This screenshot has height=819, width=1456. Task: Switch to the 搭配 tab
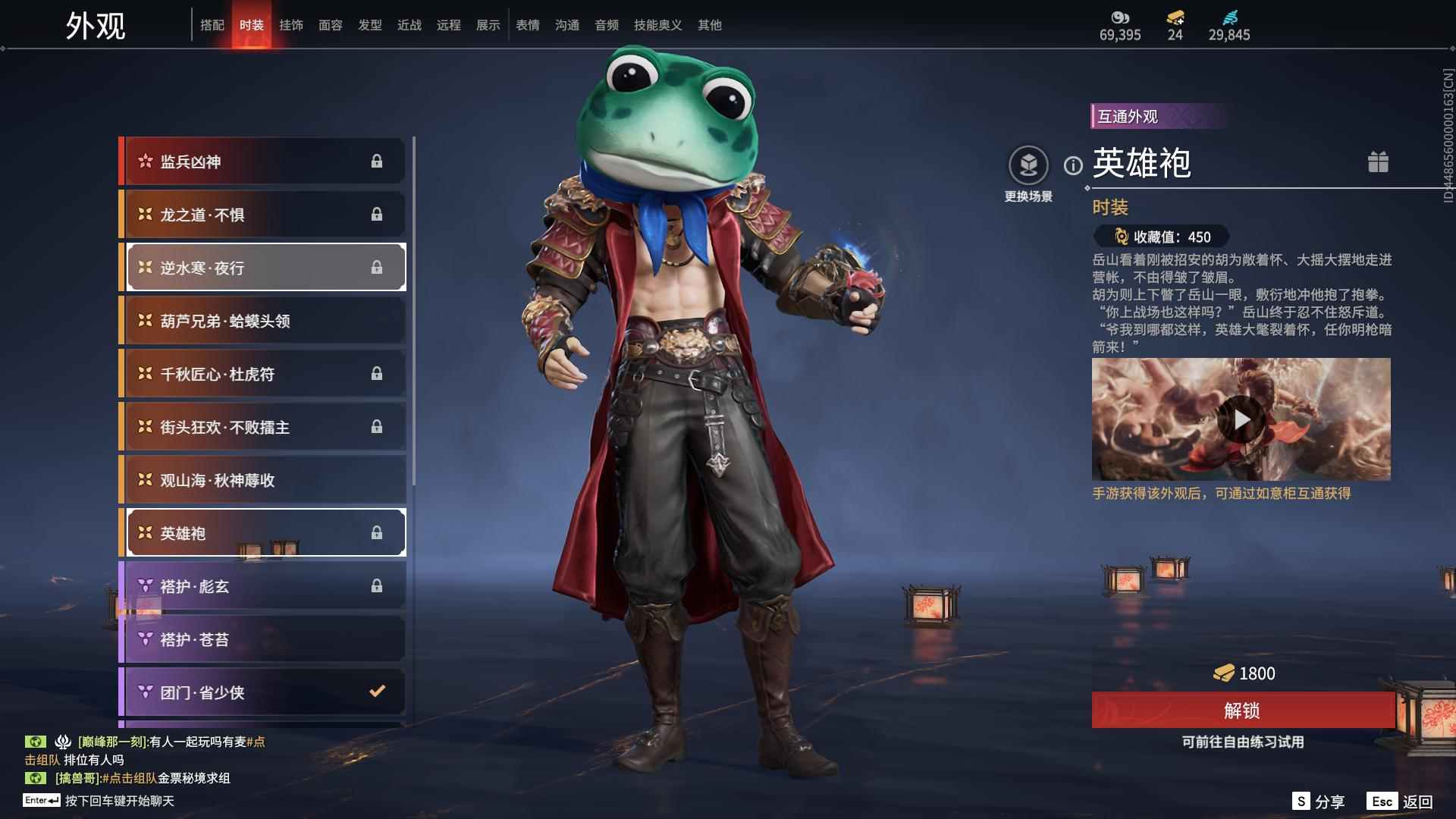212,25
